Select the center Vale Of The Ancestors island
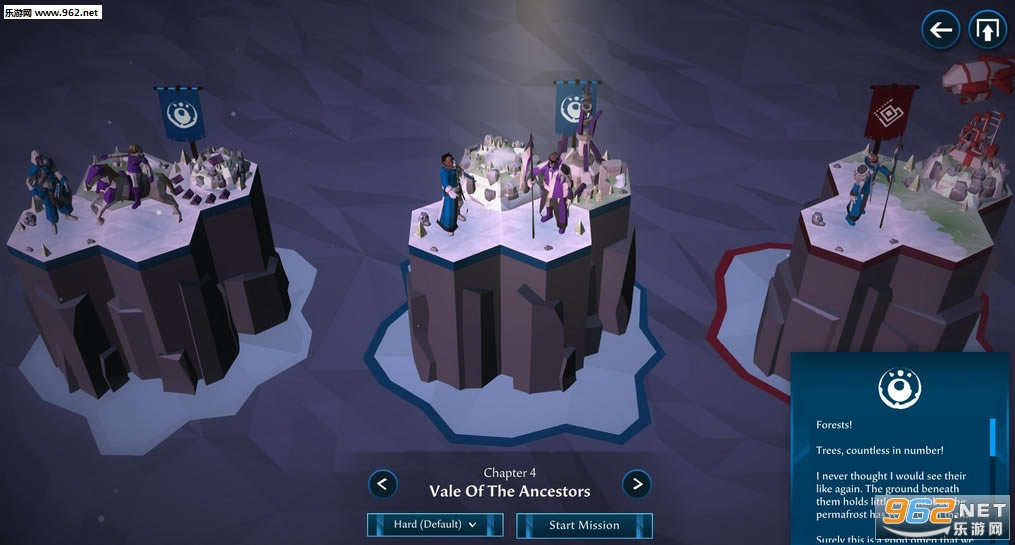This screenshot has height=545, width=1015. (x=520, y=280)
